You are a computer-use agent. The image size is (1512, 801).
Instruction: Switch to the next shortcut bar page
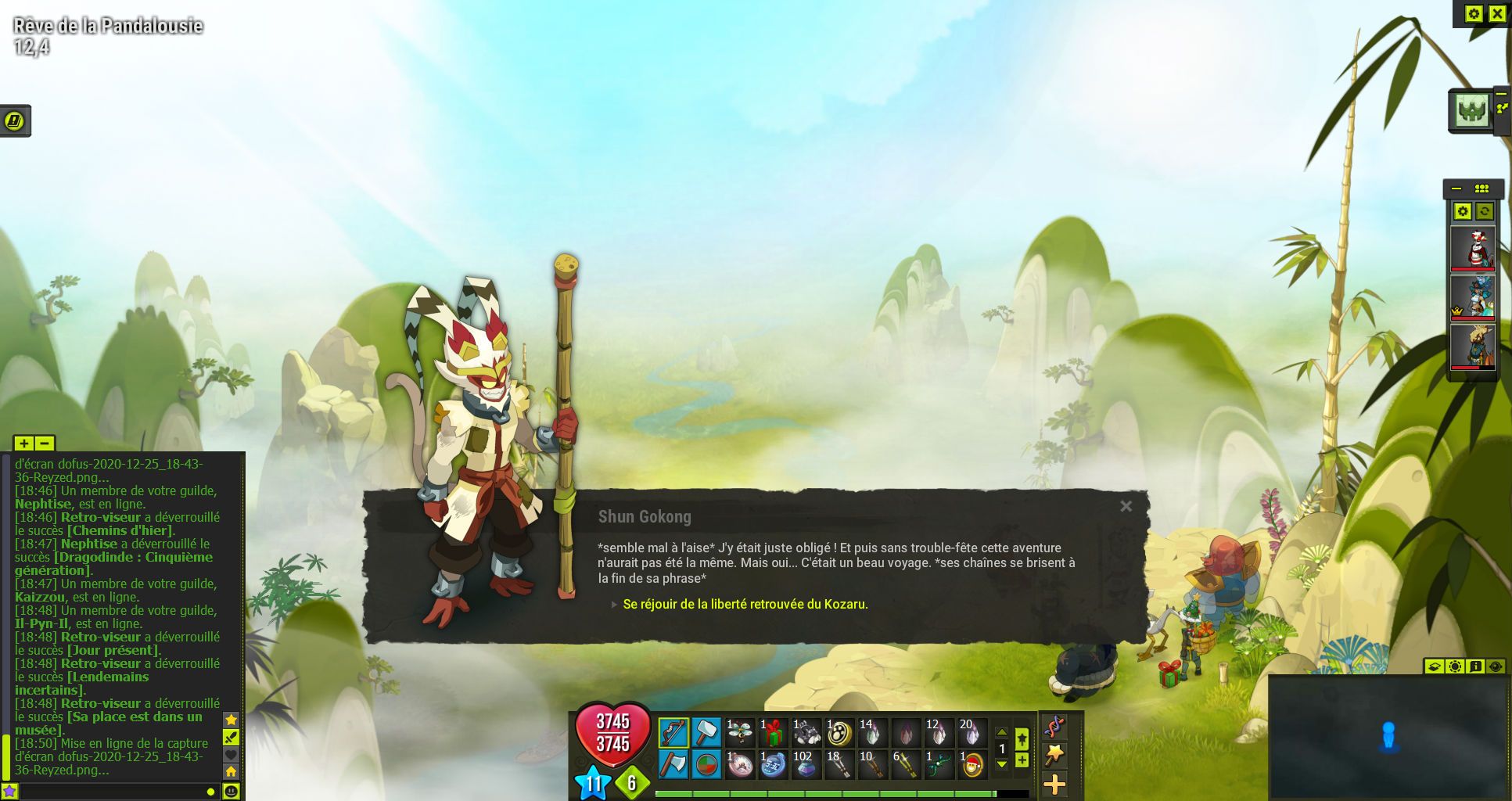(1001, 764)
